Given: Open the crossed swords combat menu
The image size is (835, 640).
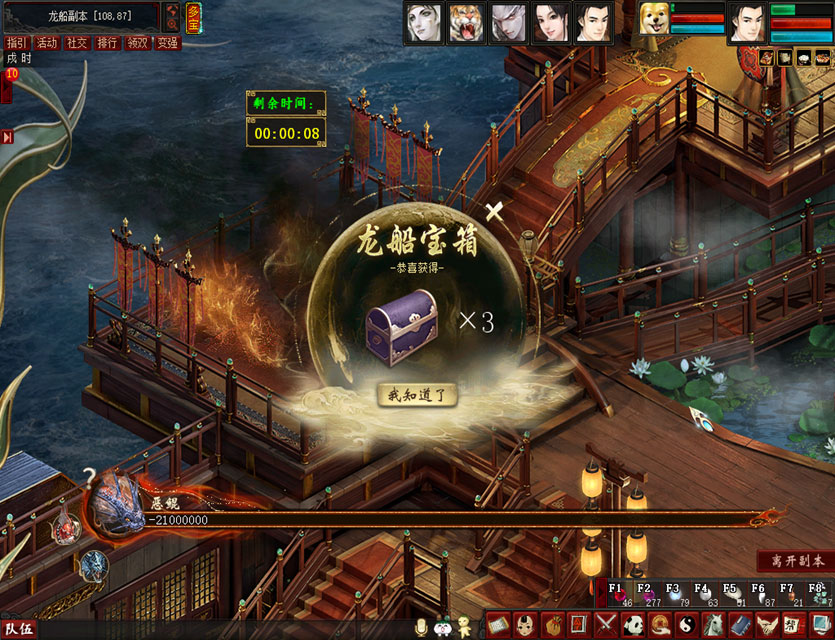Looking at the screenshot, I should point(607,626).
